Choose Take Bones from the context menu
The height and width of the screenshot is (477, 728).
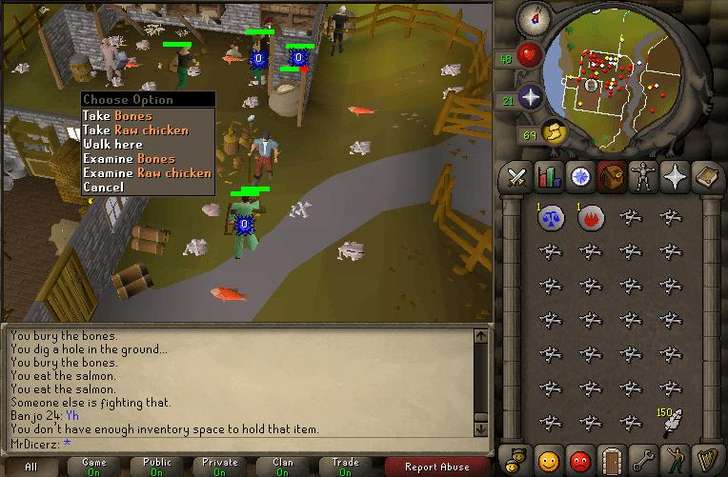click(x=117, y=116)
